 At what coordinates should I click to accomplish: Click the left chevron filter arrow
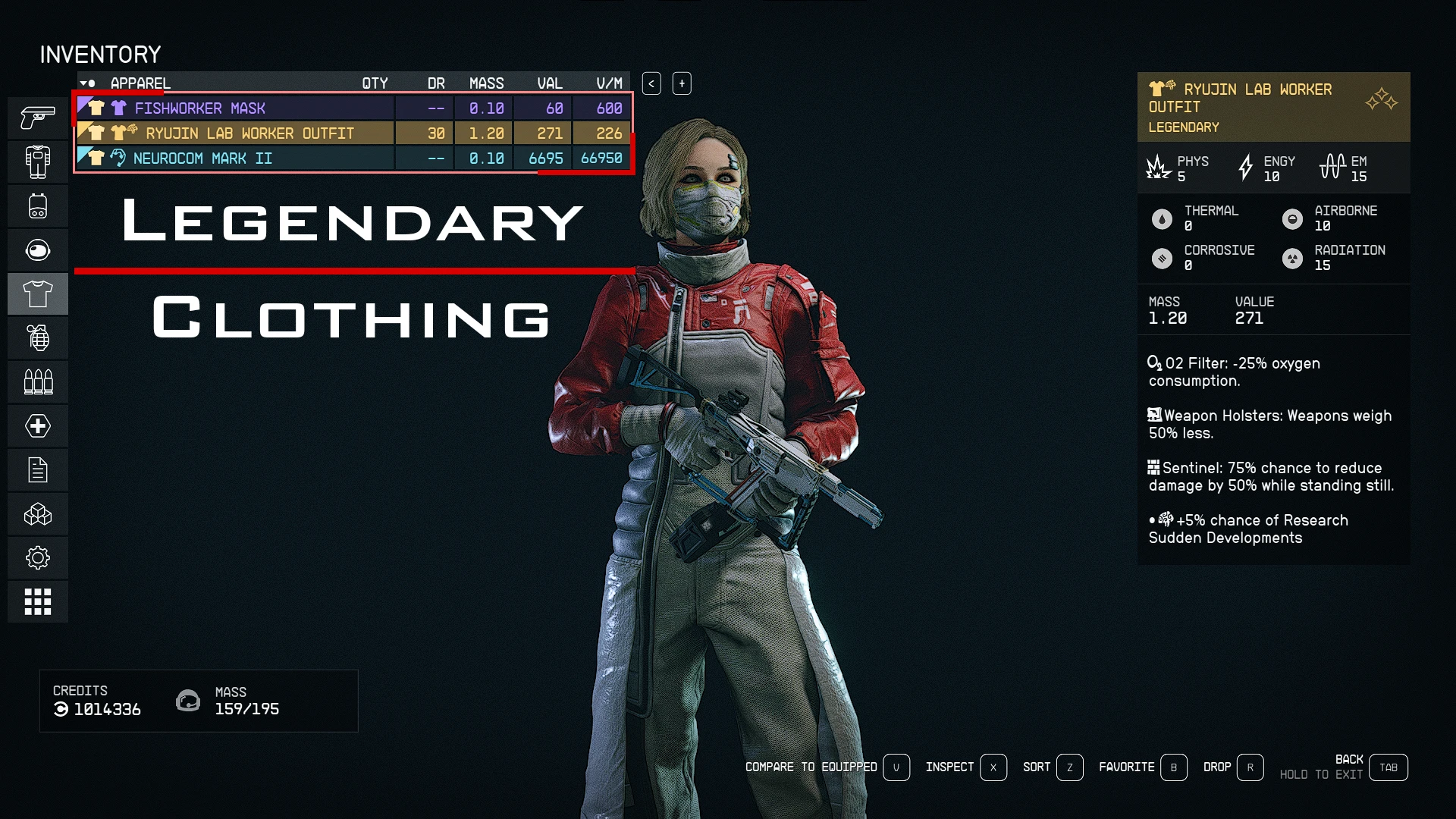651,83
